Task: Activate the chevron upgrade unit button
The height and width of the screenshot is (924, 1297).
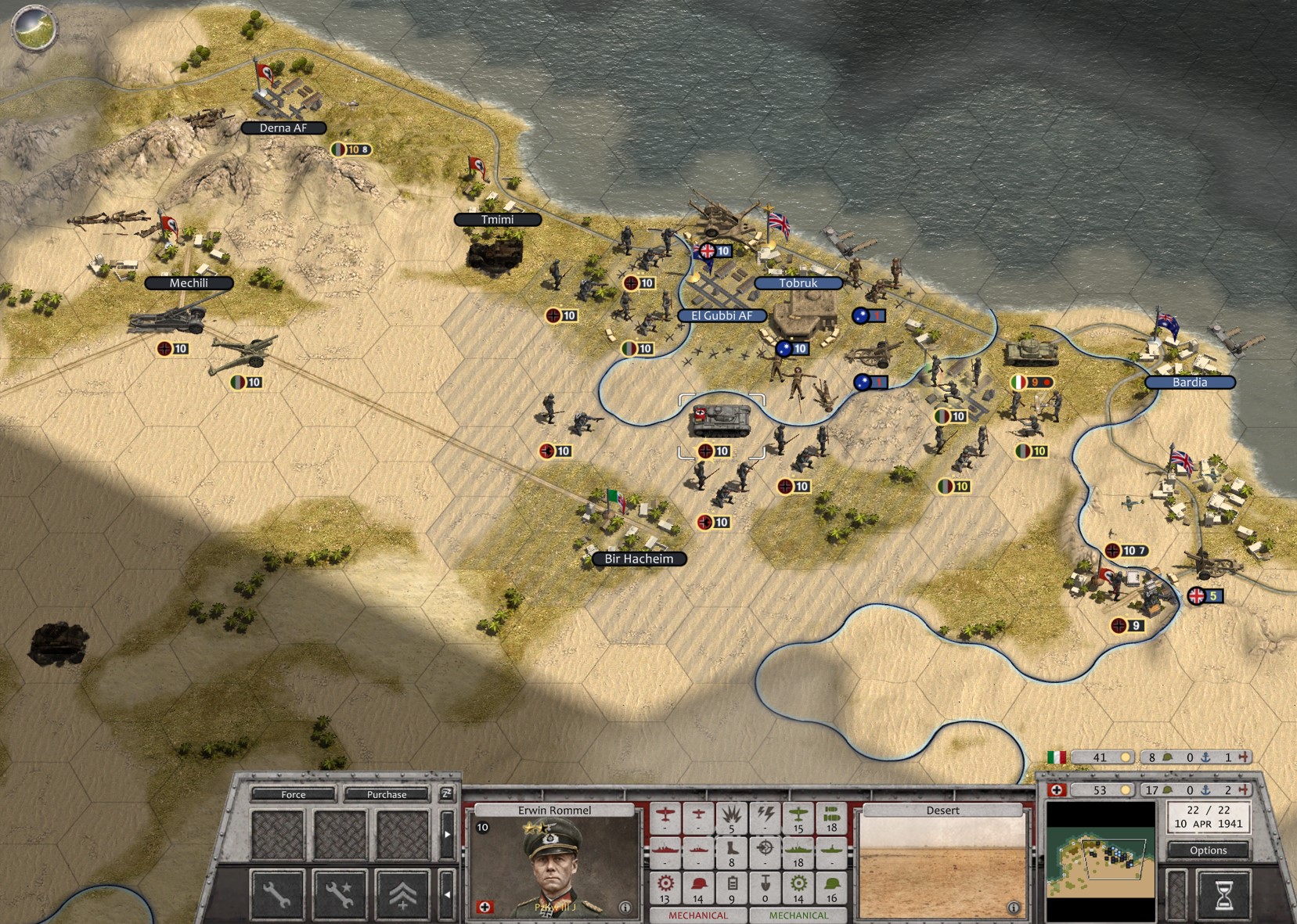Action: pyautogui.click(x=402, y=893)
